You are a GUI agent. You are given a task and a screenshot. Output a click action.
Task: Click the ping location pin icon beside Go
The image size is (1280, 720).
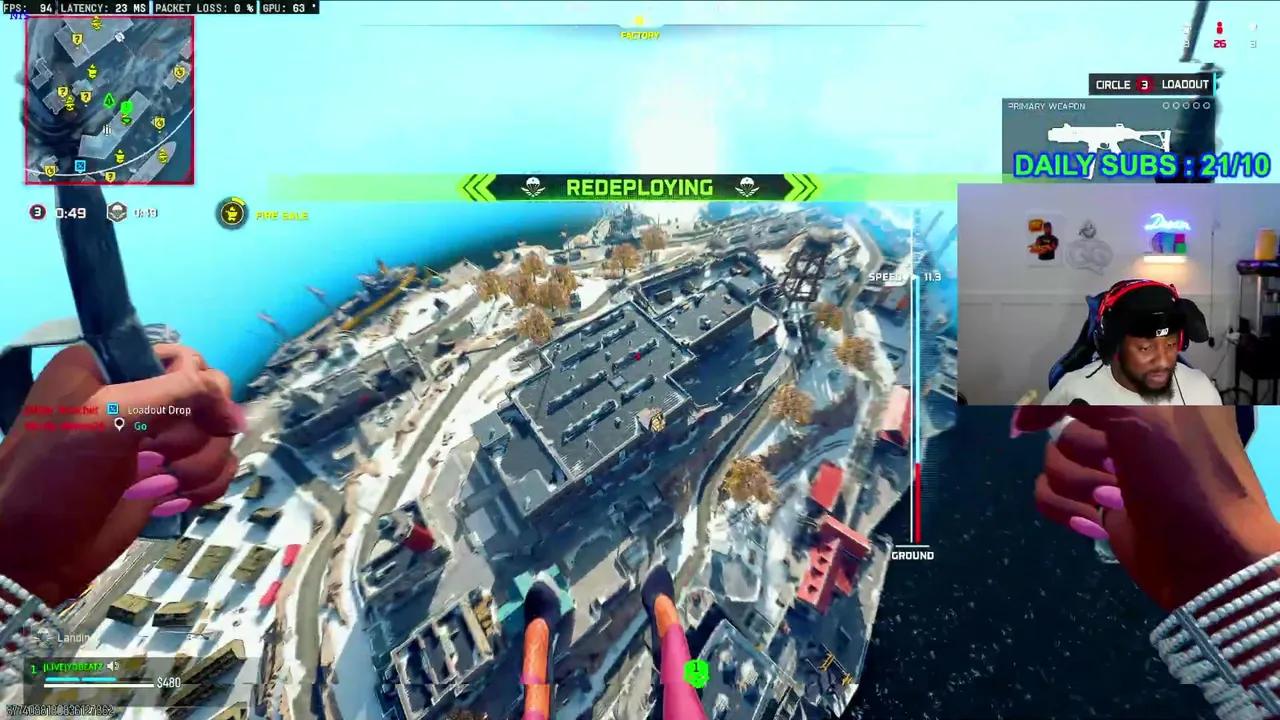click(x=120, y=424)
